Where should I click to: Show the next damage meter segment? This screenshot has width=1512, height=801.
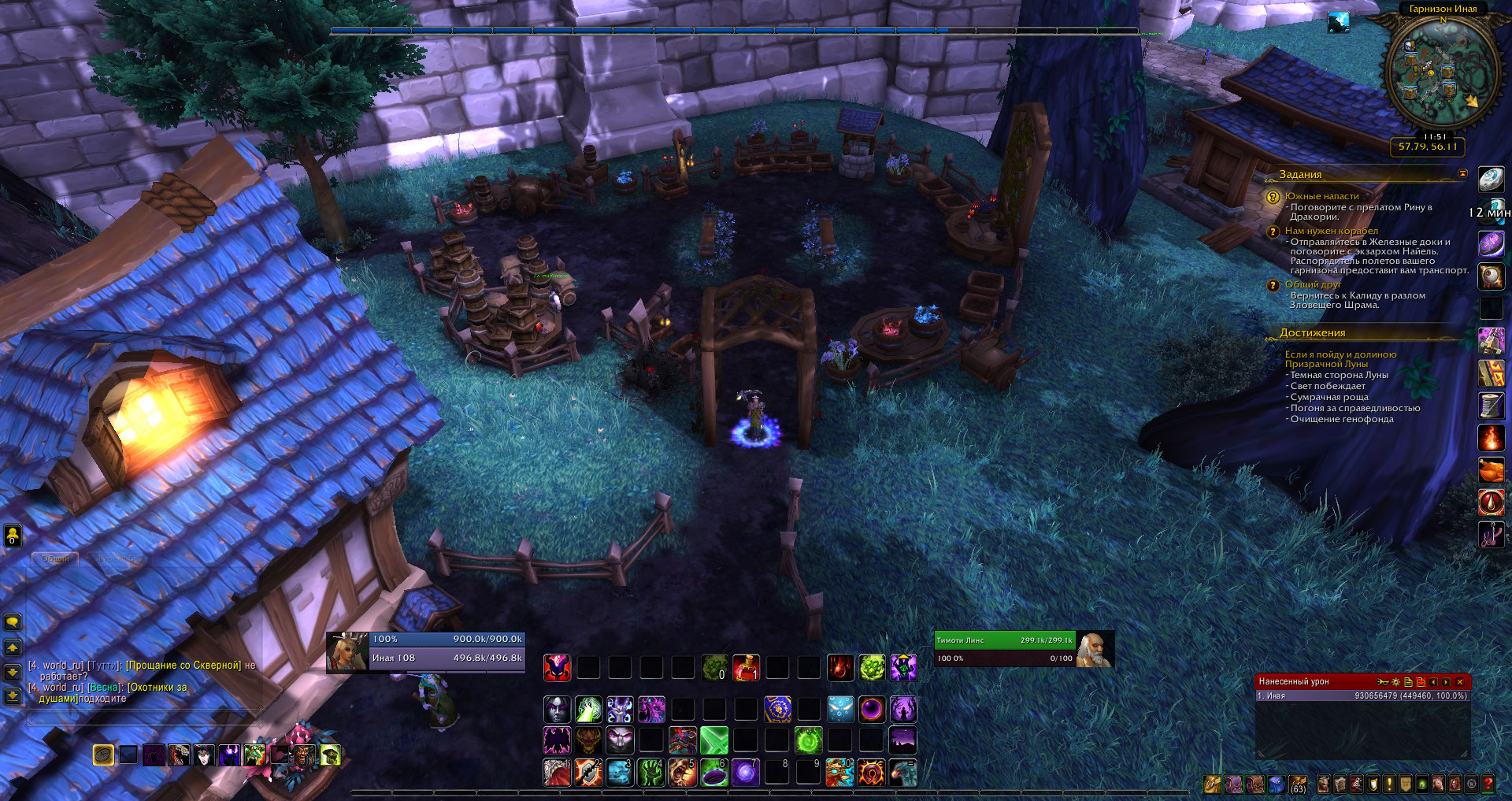coord(1446,682)
